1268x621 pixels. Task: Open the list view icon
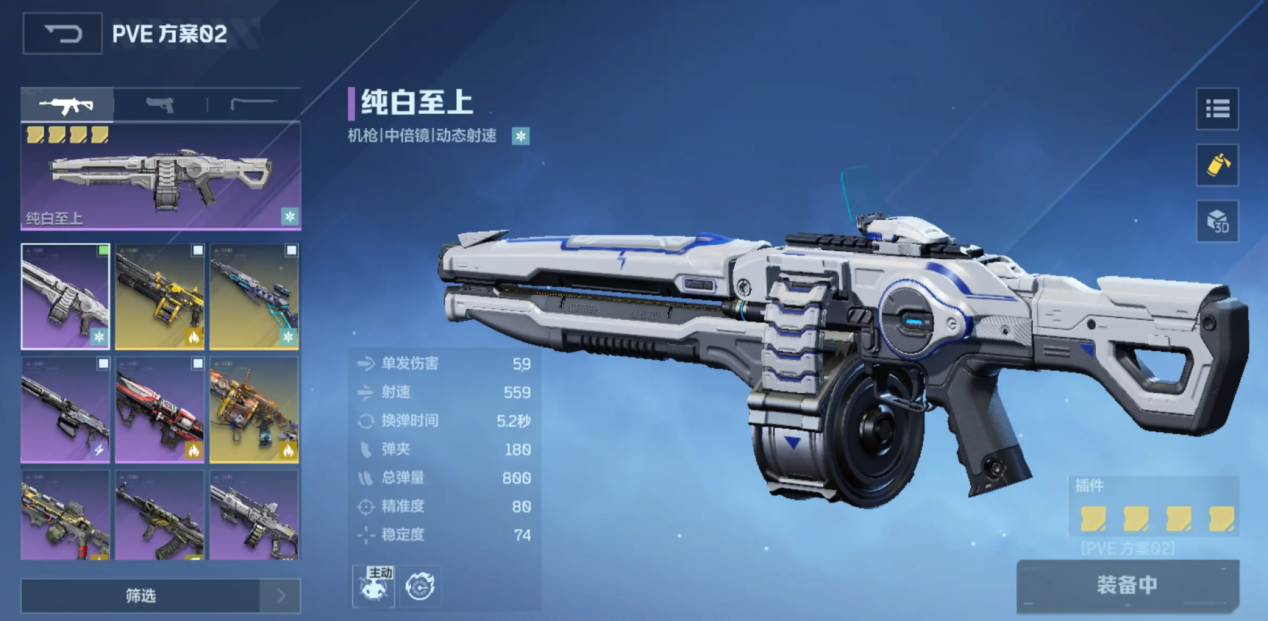1217,109
